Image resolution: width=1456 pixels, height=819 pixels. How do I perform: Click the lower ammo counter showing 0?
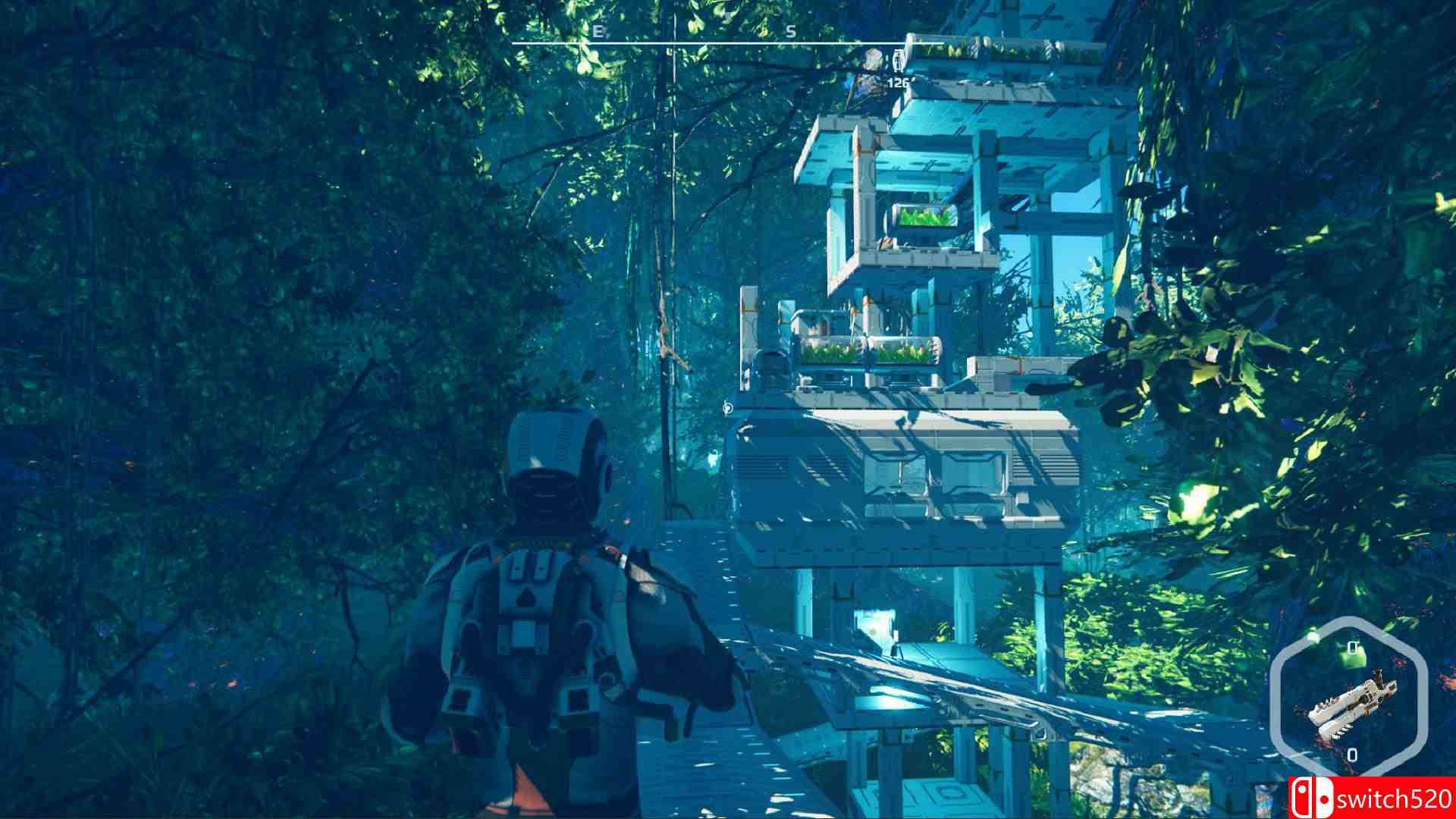coord(1352,755)
